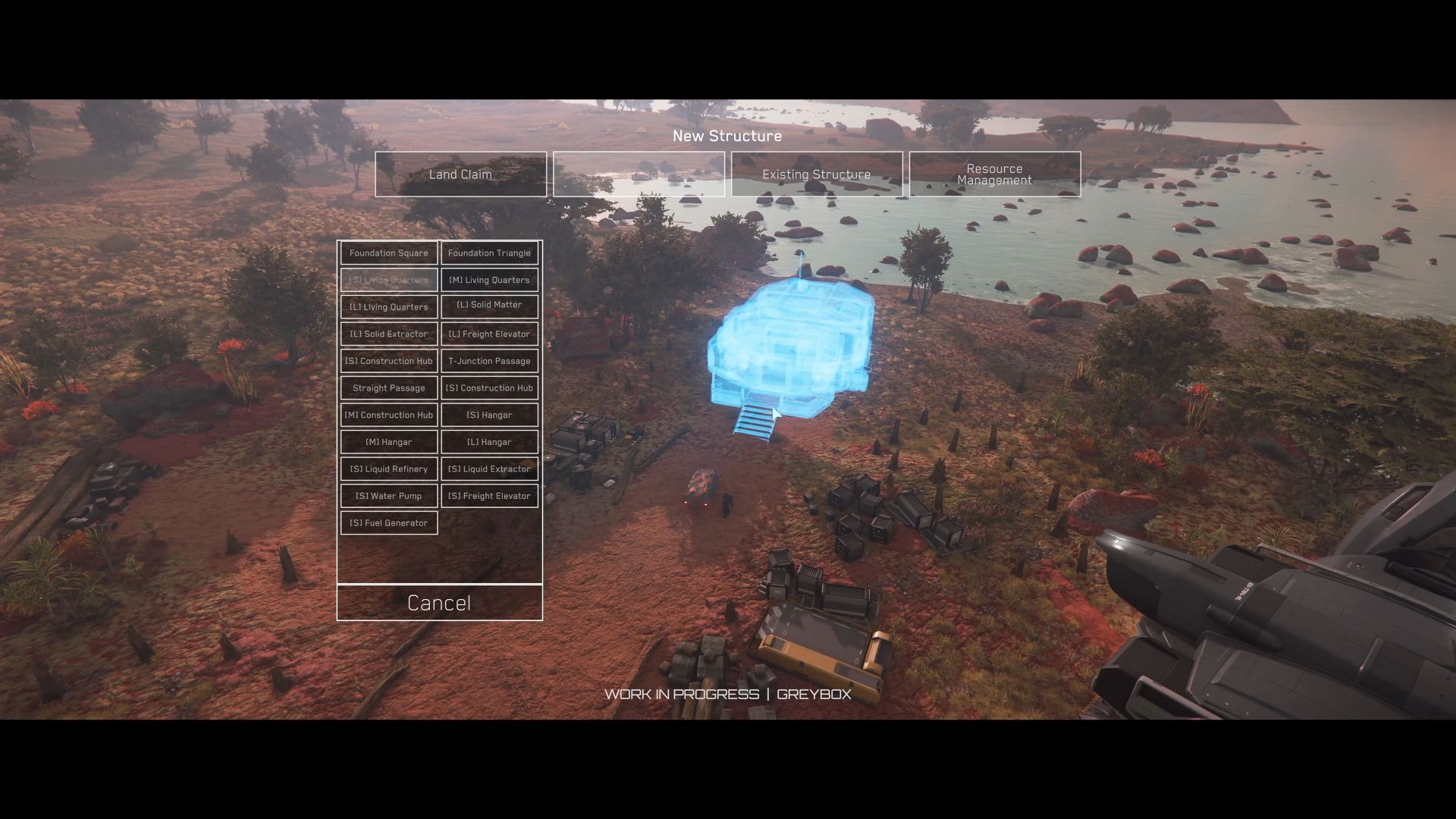Open the Existing Structure tab
The width and height of the screenshot is (1456, 819).
click(816, 174)
